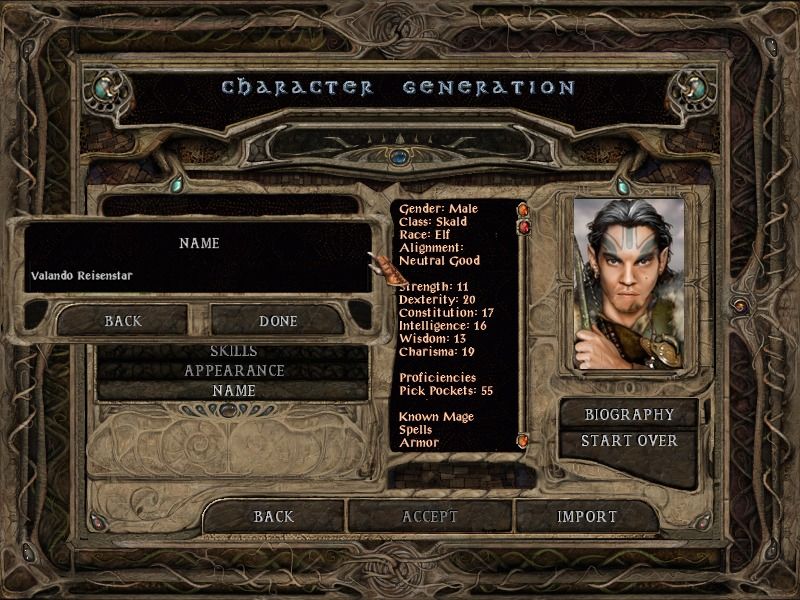
Task: Open the Appearance step
Action: (x=233, y=371)
